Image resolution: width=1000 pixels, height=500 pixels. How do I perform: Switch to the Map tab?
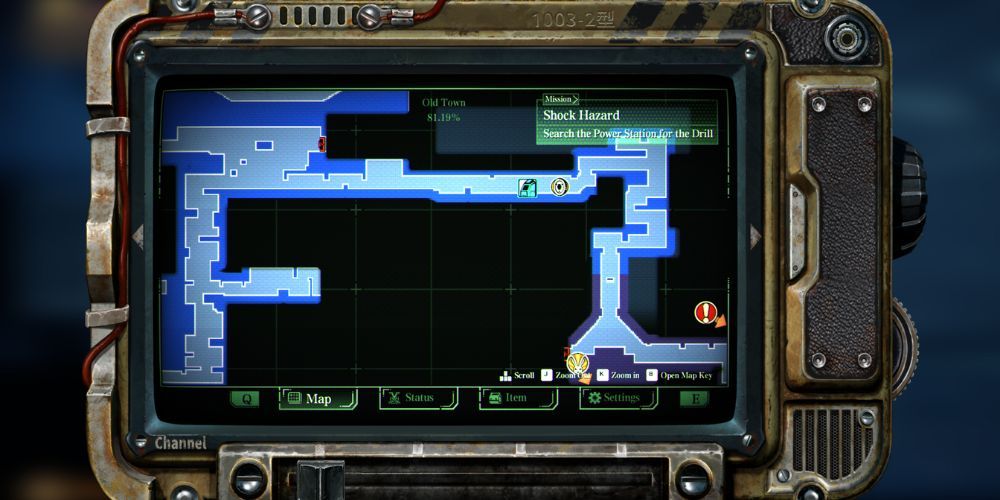[x=318, y=399]
